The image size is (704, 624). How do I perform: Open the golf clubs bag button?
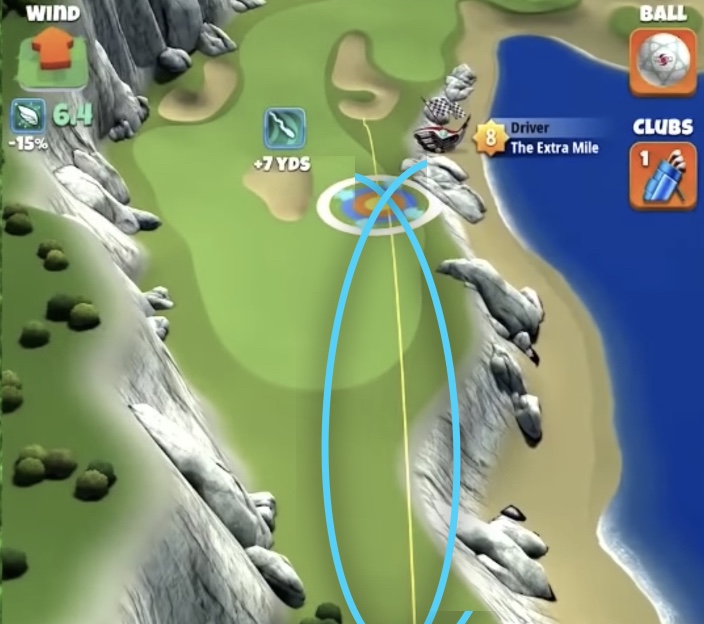(x=662, y=176)
